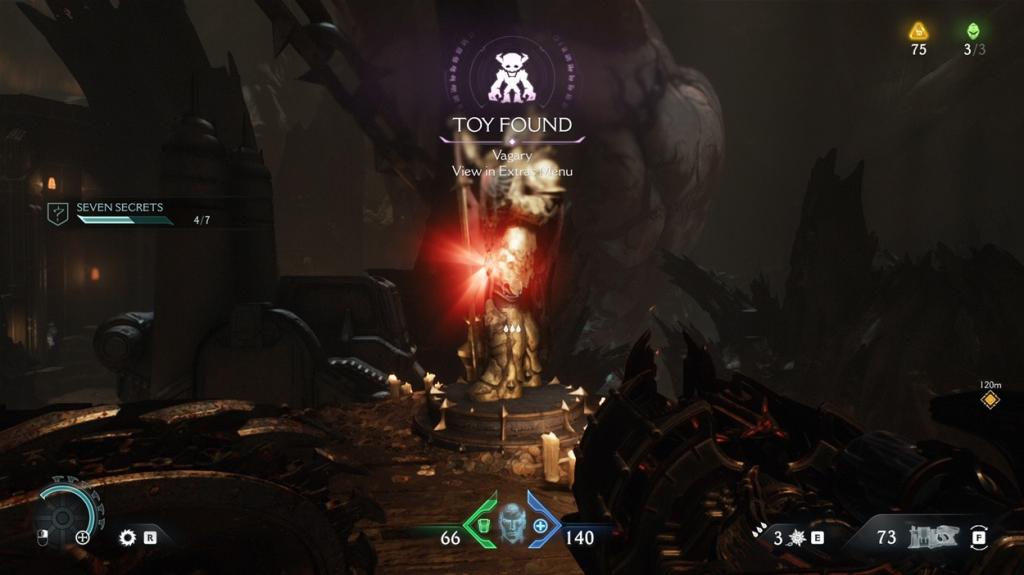Click the blue health cross icon
Image resolution: width=1024 pixels, height=575 pixels.
tap(541, 525)
